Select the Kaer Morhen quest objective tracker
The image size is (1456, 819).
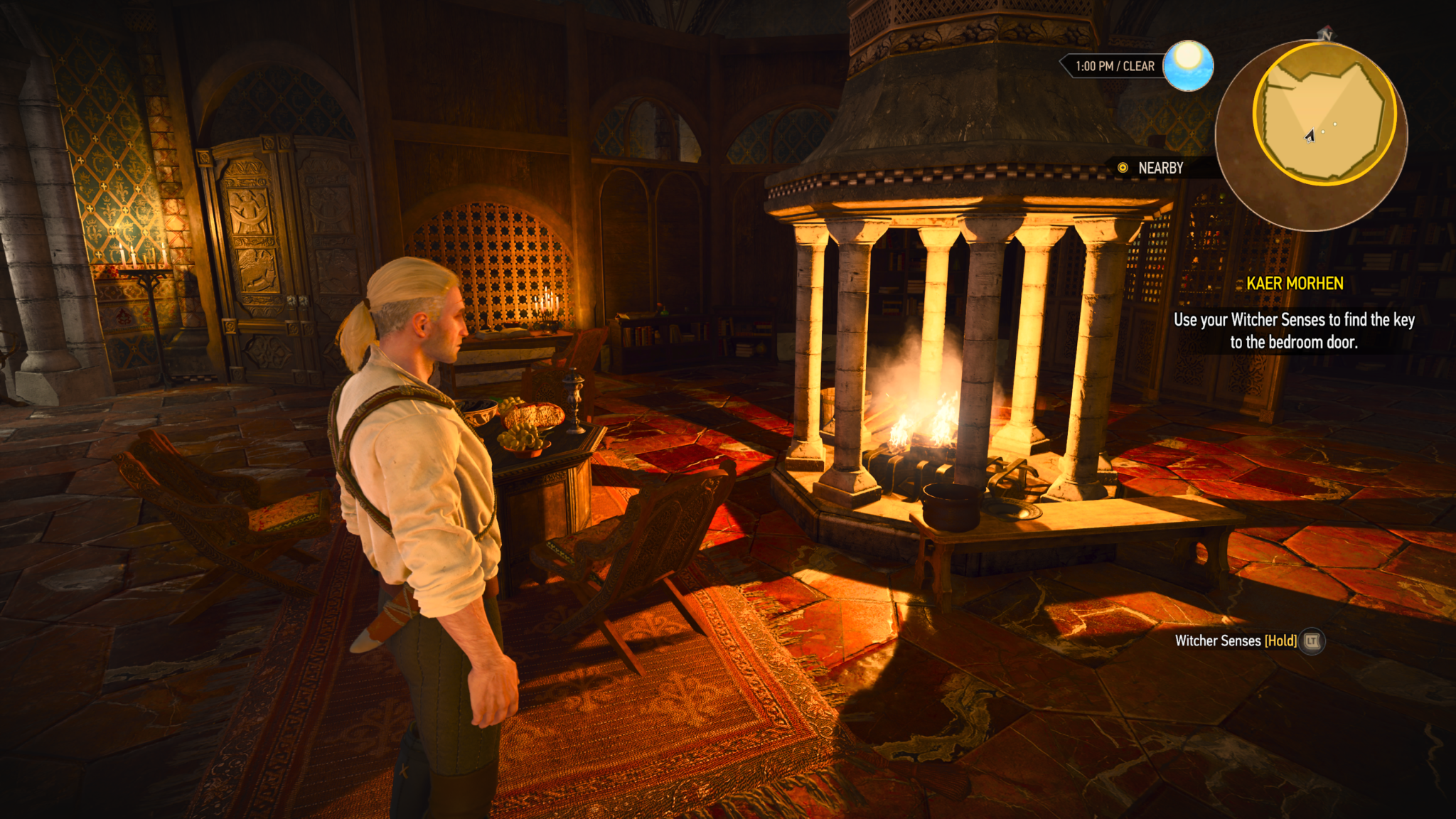(x=1294, y=314)
